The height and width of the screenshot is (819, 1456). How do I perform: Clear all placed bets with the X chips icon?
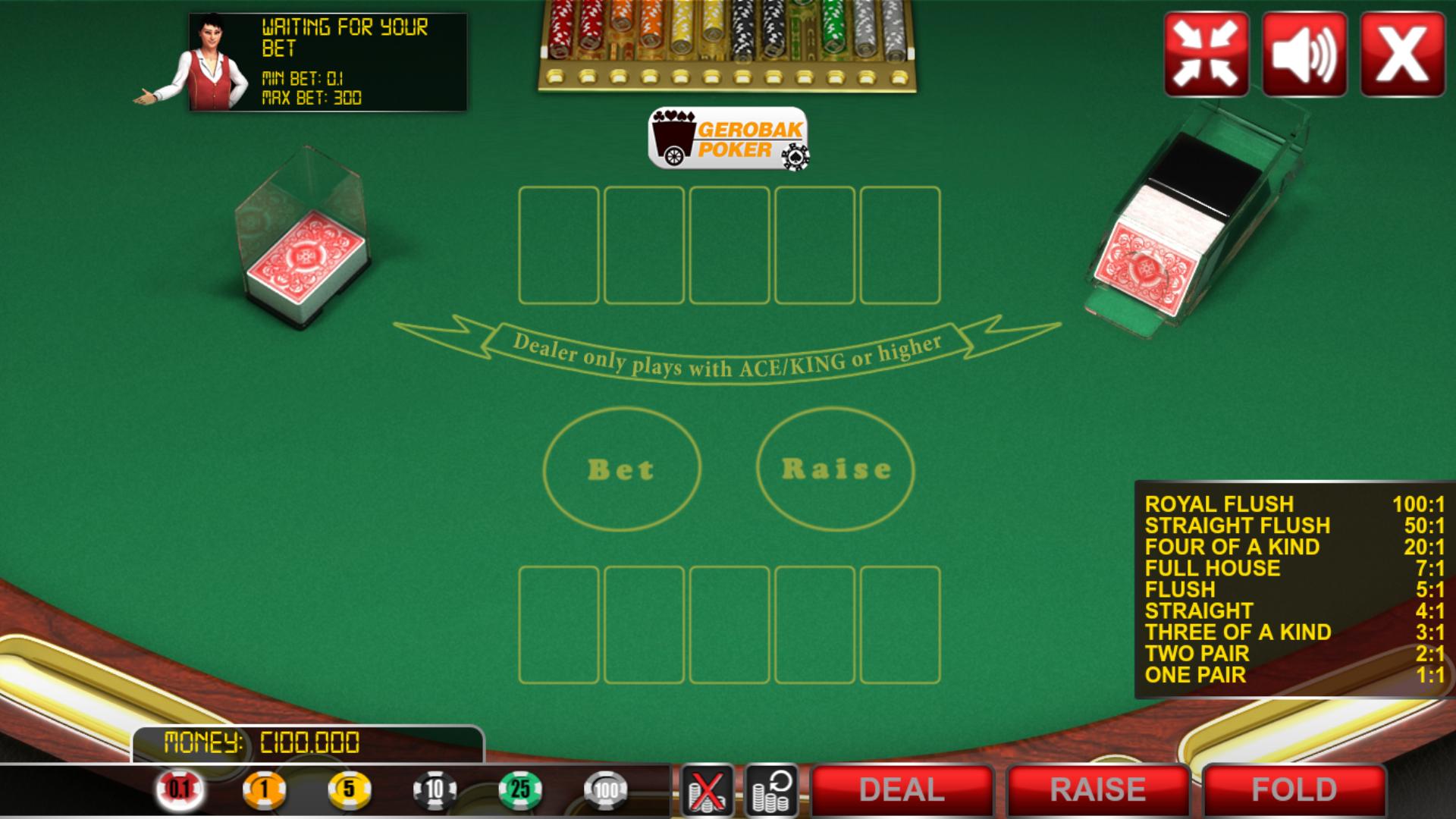coord(706,789)
